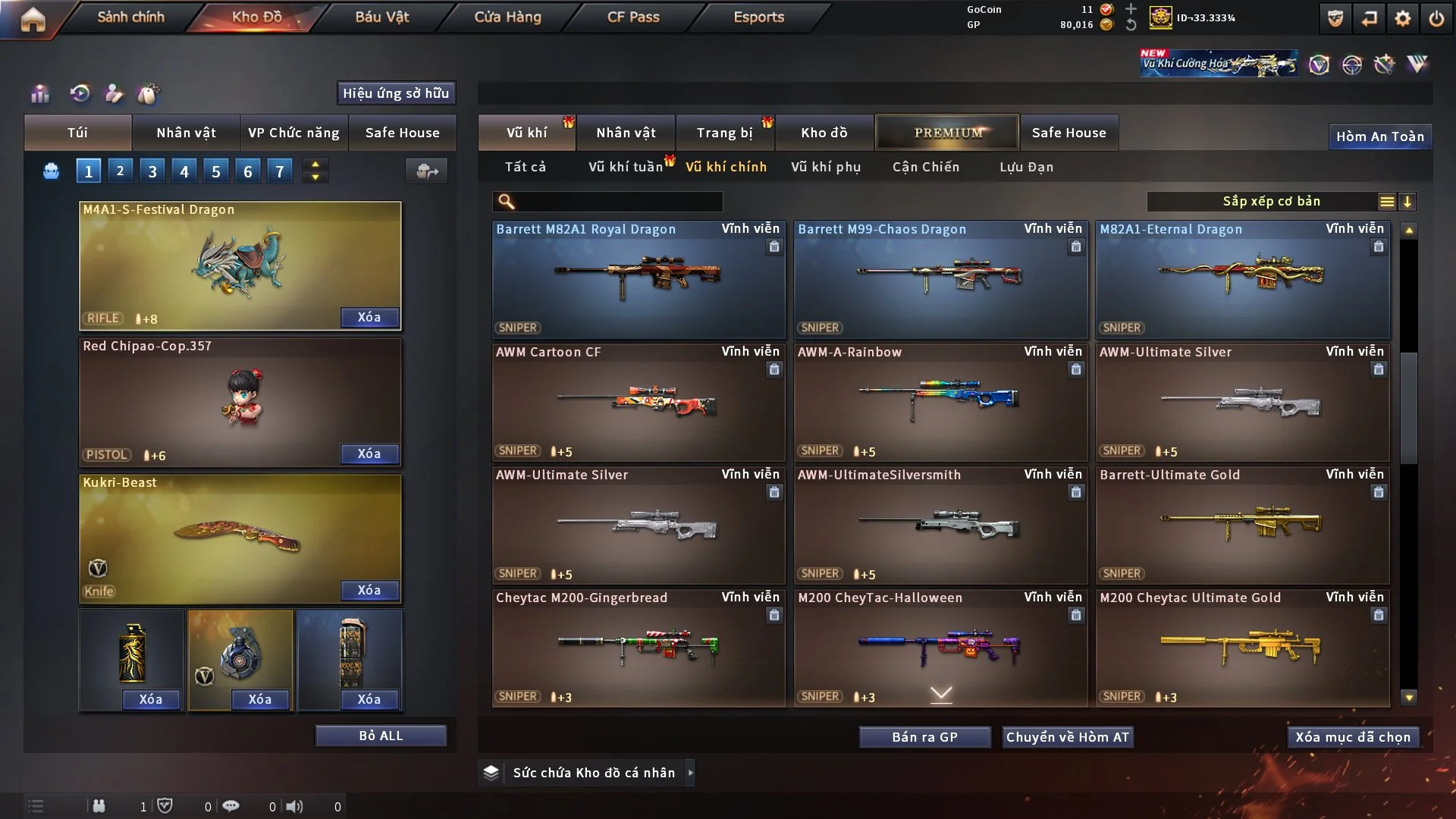Remove the Kukri-Beast knife with Xóa
The width and height of the screenshot is (1456, 819).
tap(369, 590)
